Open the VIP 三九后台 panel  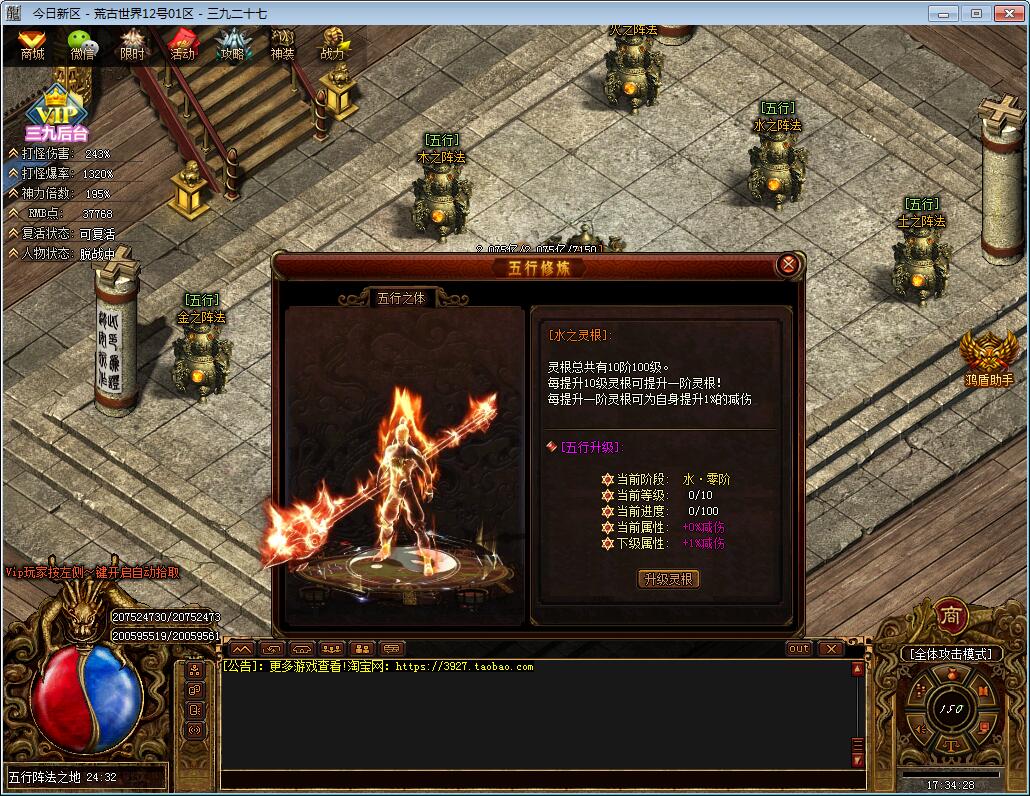56,112
